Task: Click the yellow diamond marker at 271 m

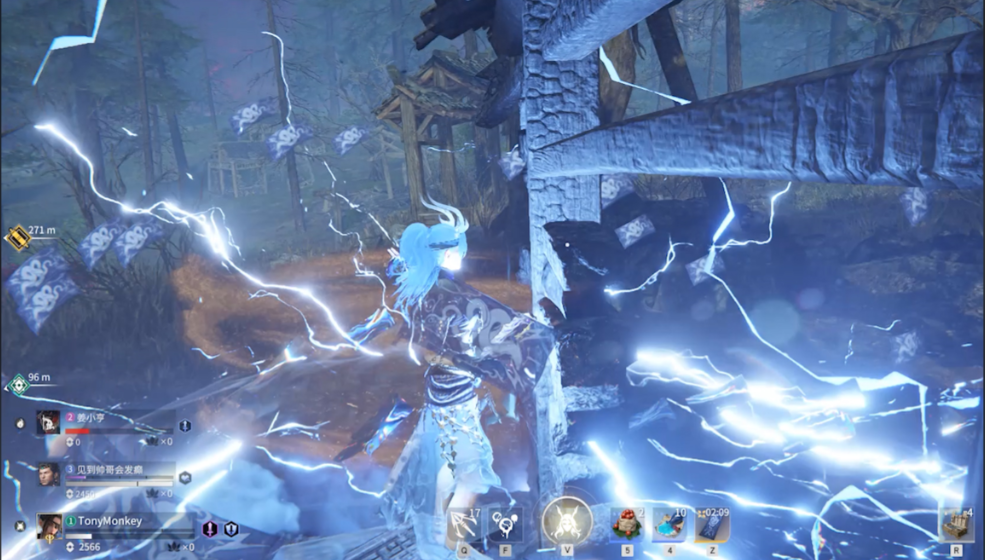Action: 17,237
